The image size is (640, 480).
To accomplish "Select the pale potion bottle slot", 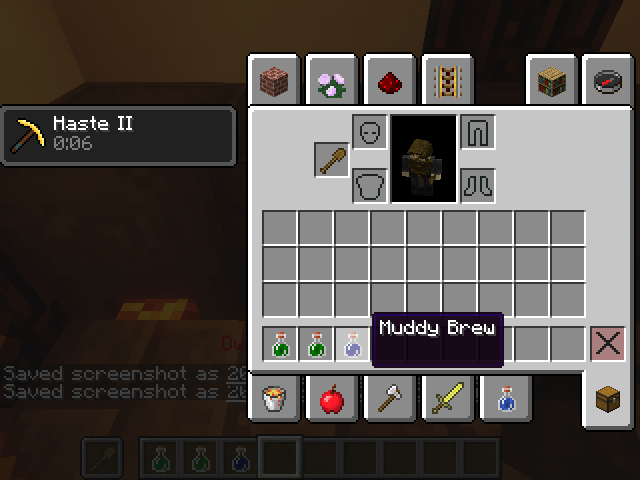I will click(353, 344).
